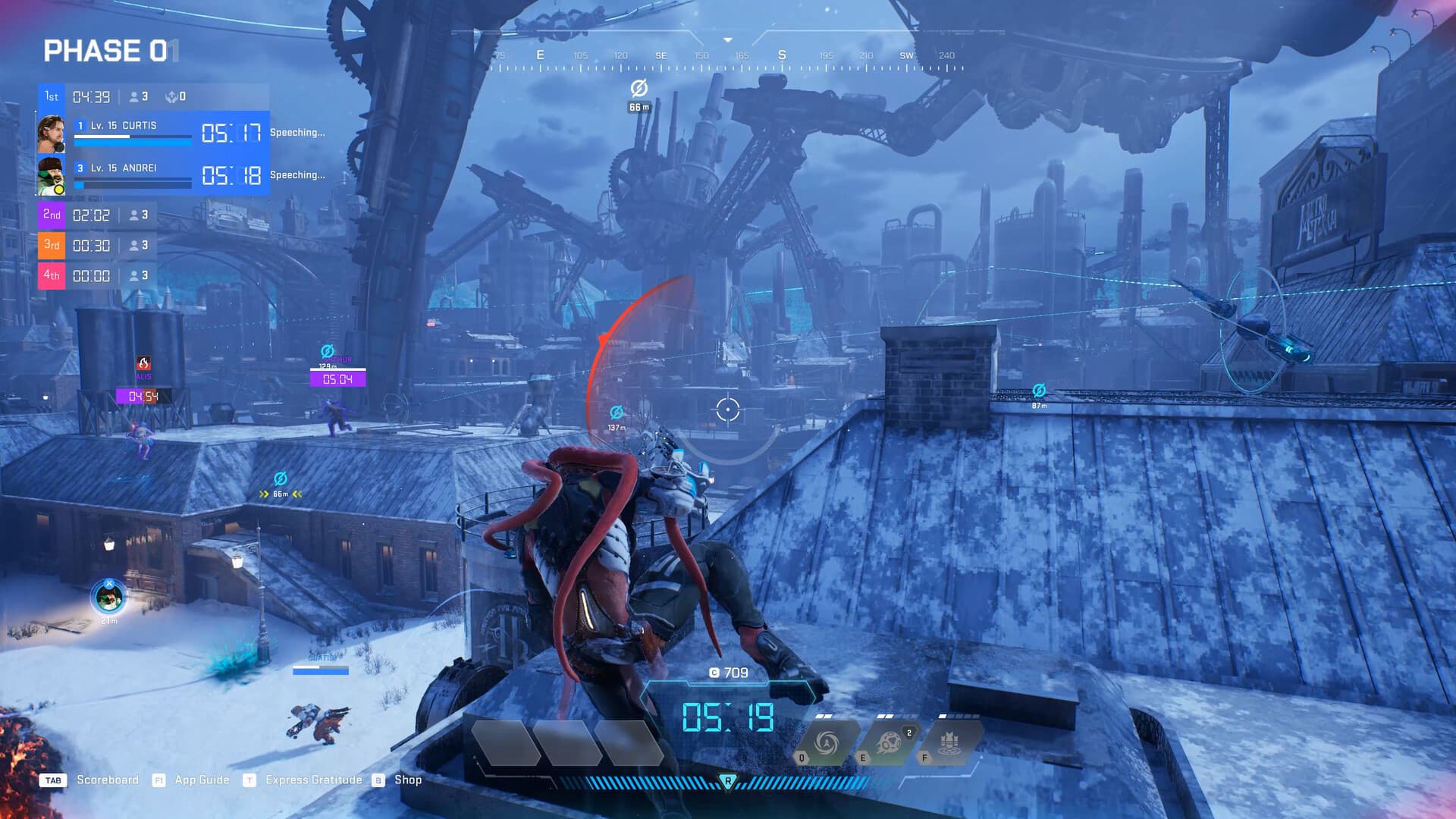Open the Shop from the bottom bar

tap(409, 780)
